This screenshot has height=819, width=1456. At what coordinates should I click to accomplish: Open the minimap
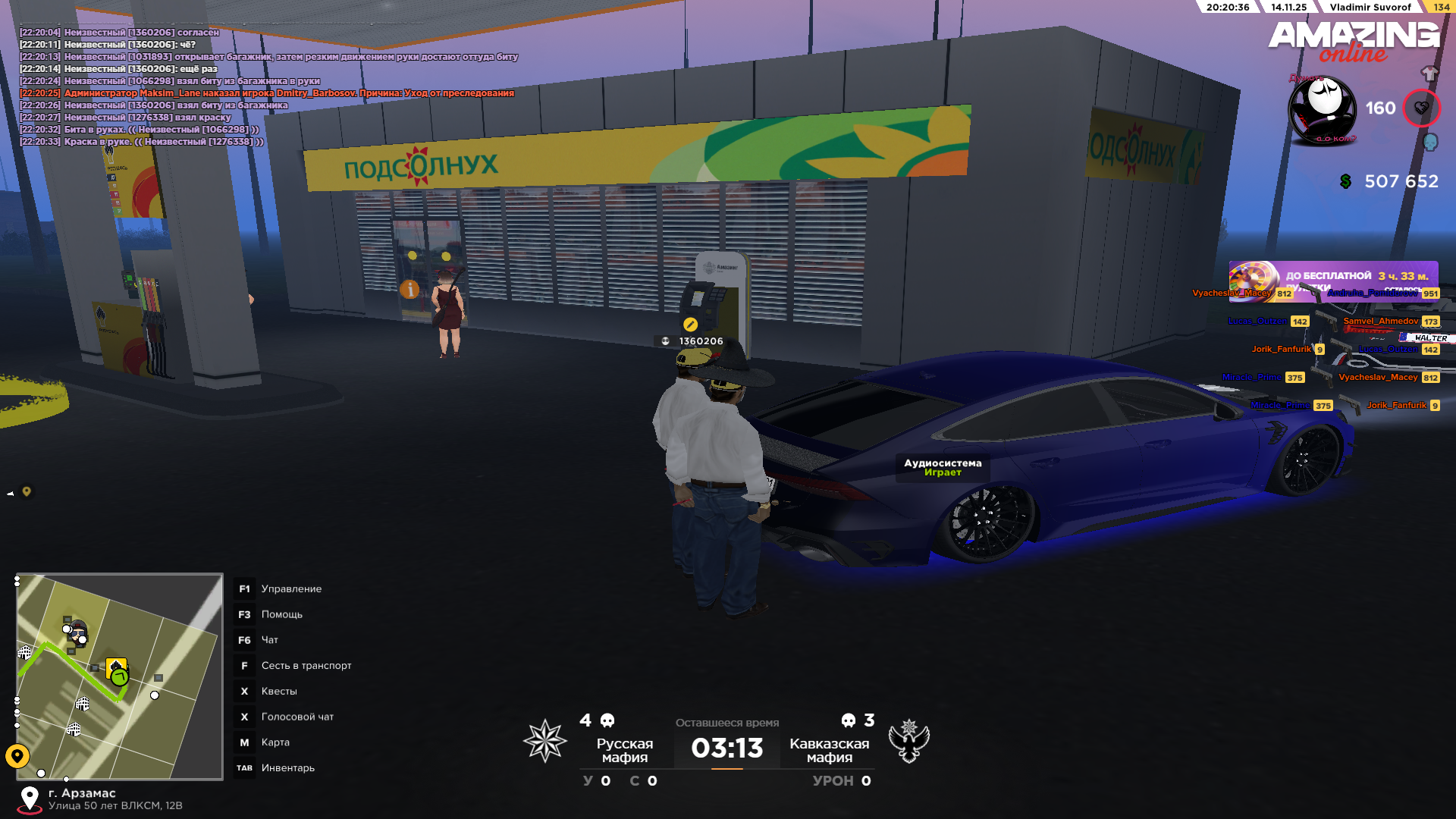(x=120, y=676)
